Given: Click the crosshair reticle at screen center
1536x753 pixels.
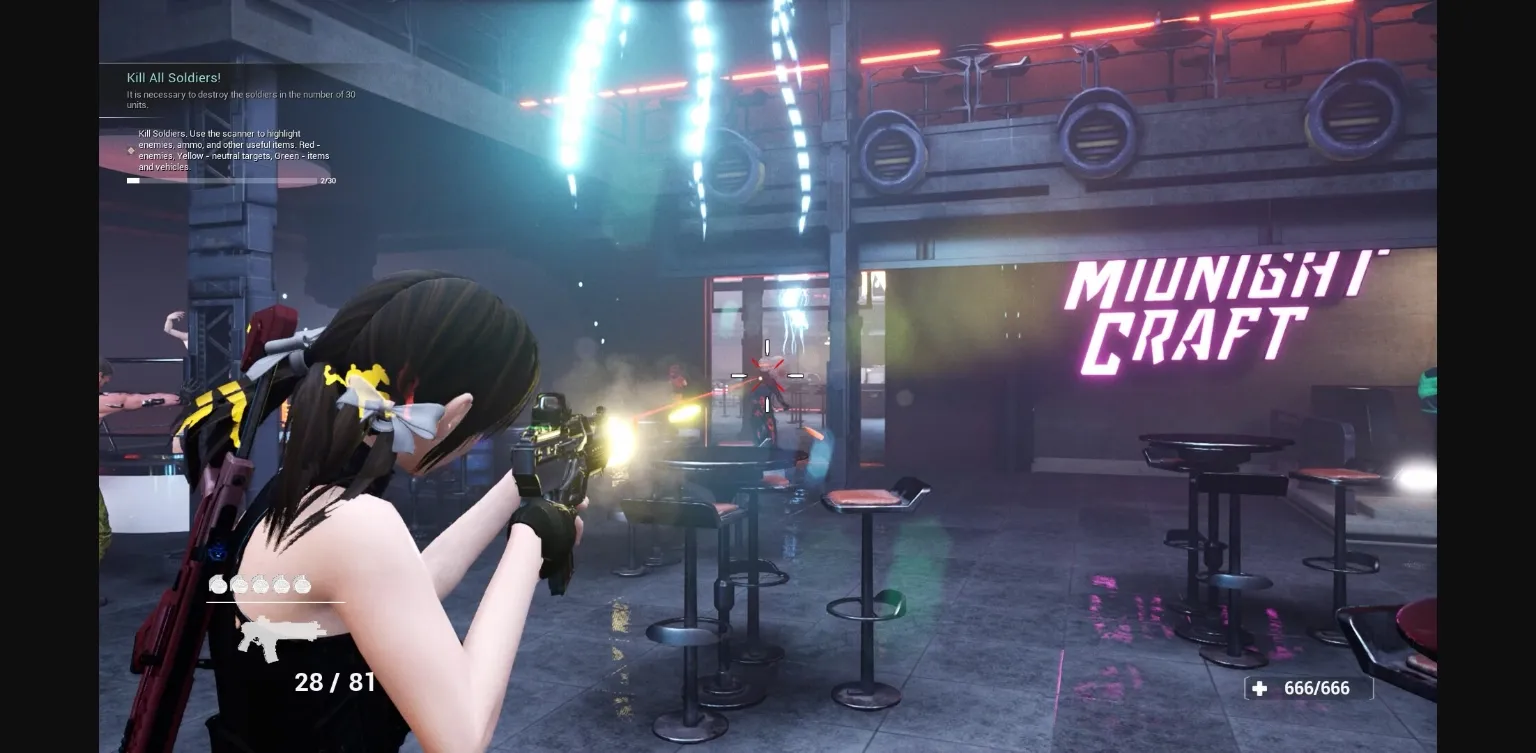Looking at the screenshot, I should point(766,375).
